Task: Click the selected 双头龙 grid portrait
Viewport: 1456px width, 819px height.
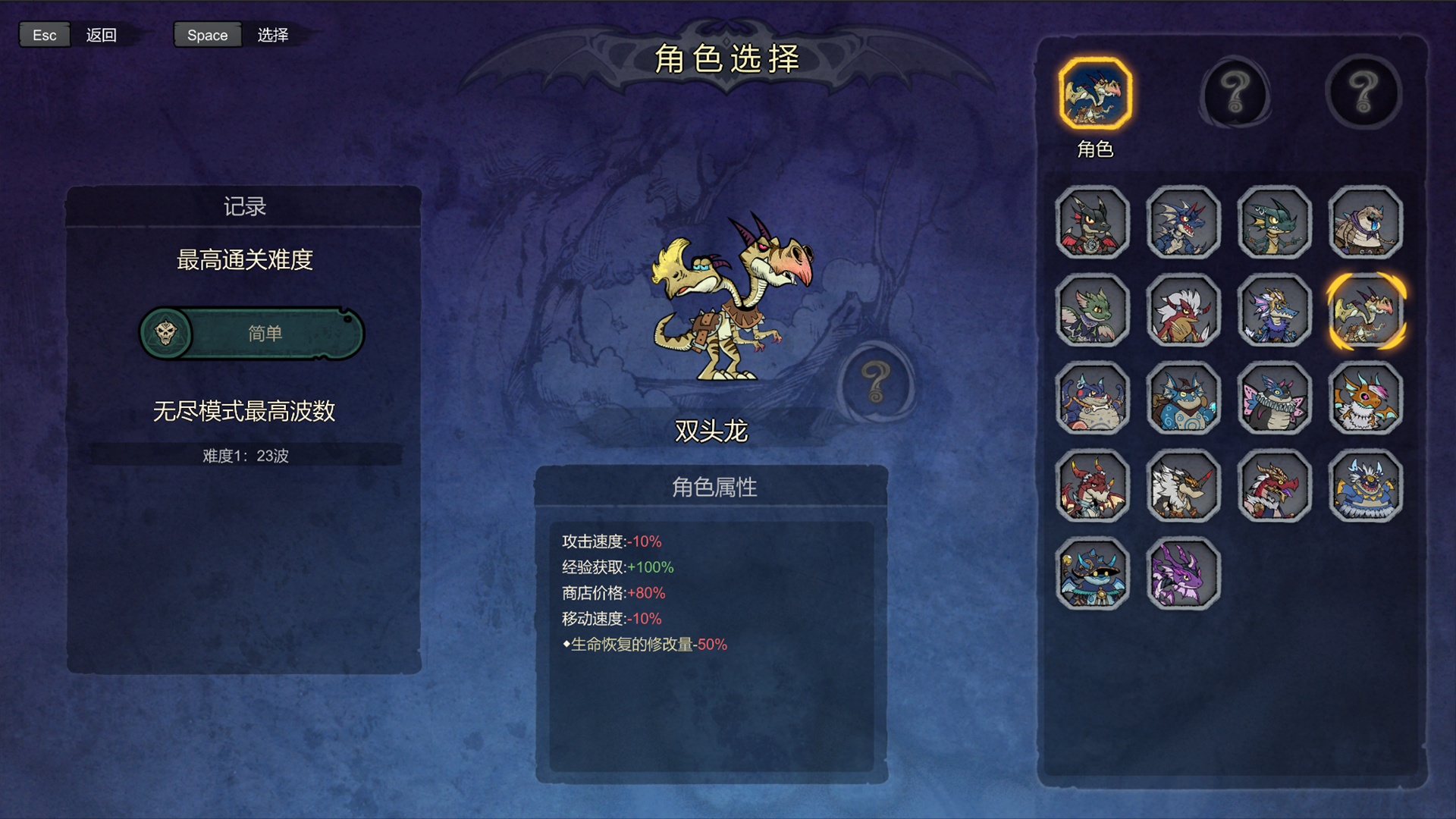Action: 1365,311
